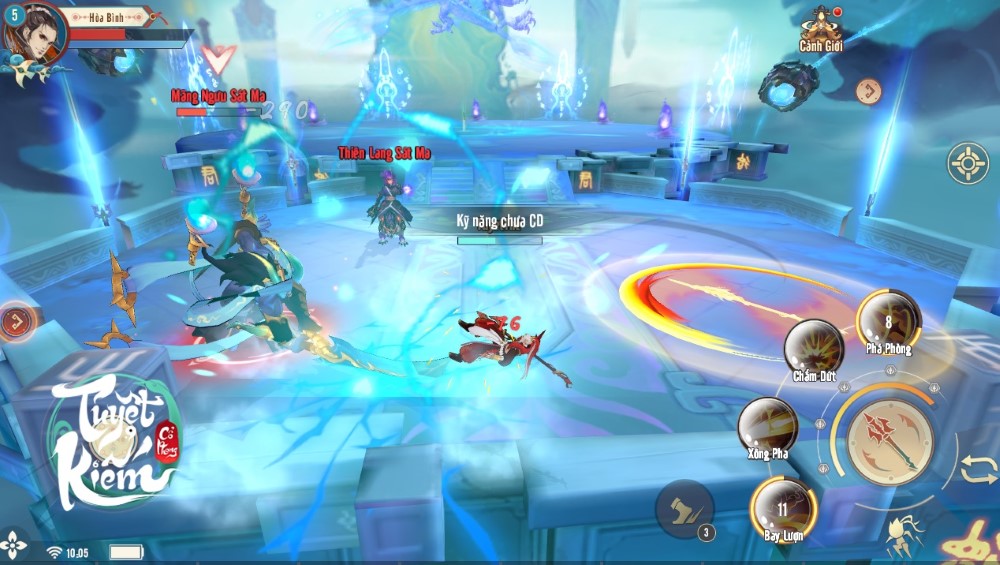Viewport: 1000px width, 565px height.
Task: Open the Cảnh Giới realm menu
Action: point(818,28)
